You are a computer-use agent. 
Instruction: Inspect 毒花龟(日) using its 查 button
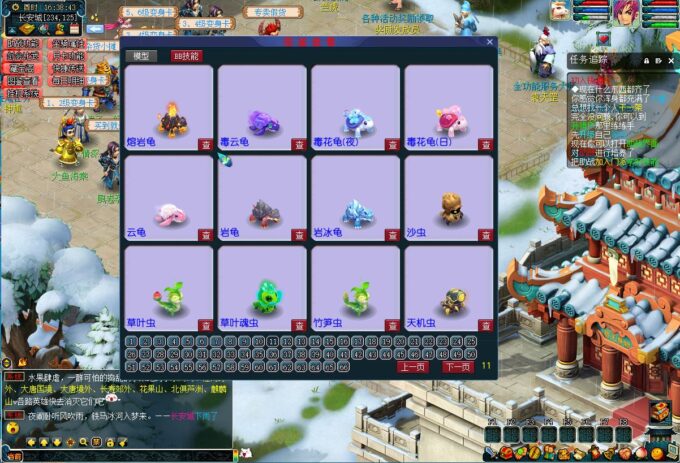(485, 144)
